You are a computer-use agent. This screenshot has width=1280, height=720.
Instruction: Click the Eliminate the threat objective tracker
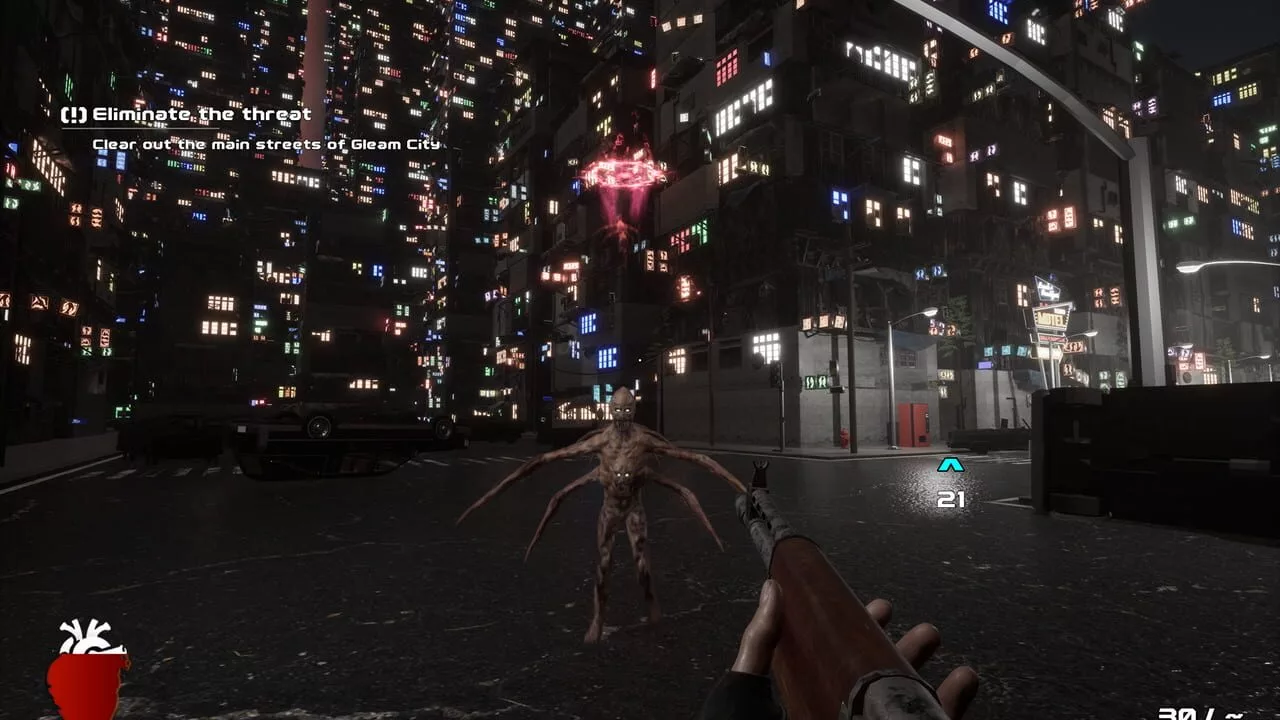click(x=187, y=115)
